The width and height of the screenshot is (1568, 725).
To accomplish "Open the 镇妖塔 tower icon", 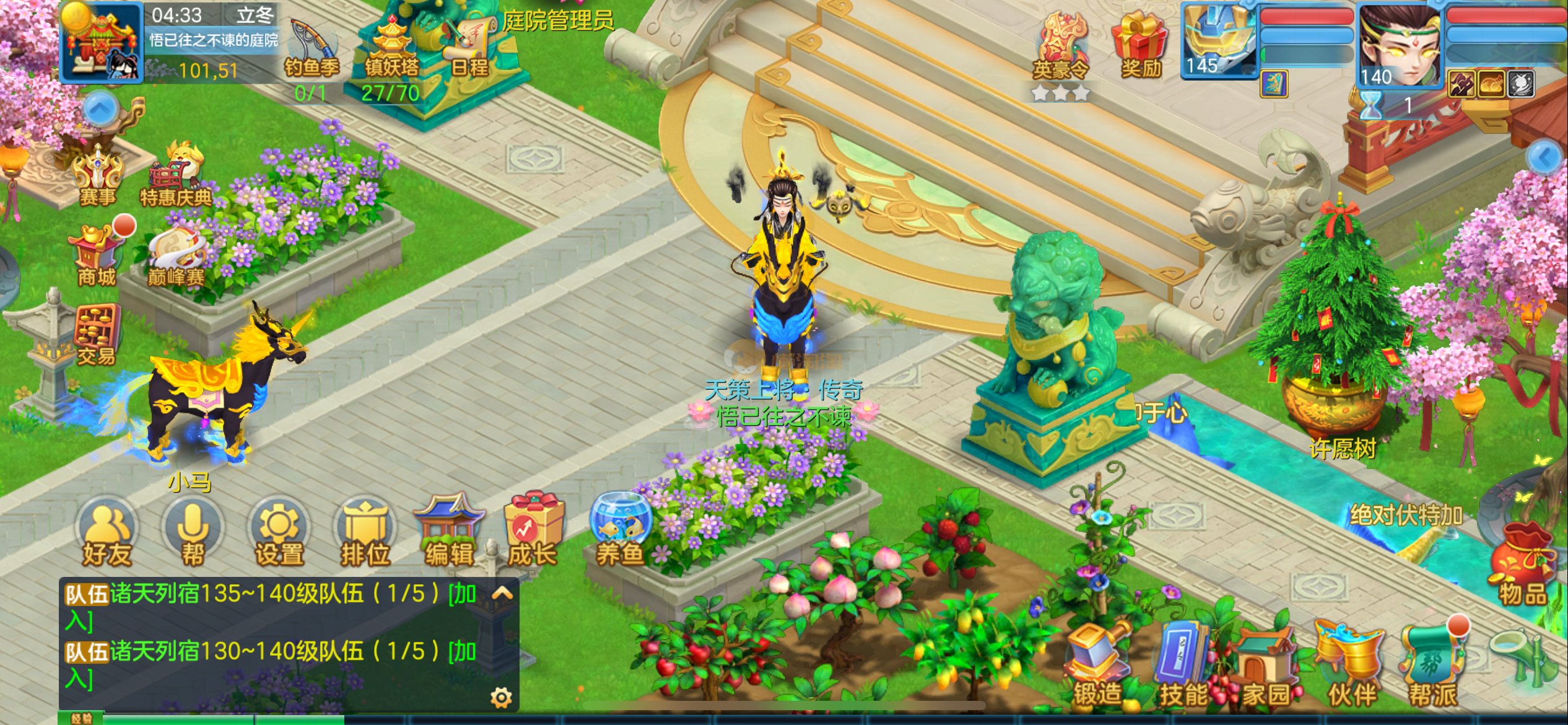I will [x=391, y=52].
